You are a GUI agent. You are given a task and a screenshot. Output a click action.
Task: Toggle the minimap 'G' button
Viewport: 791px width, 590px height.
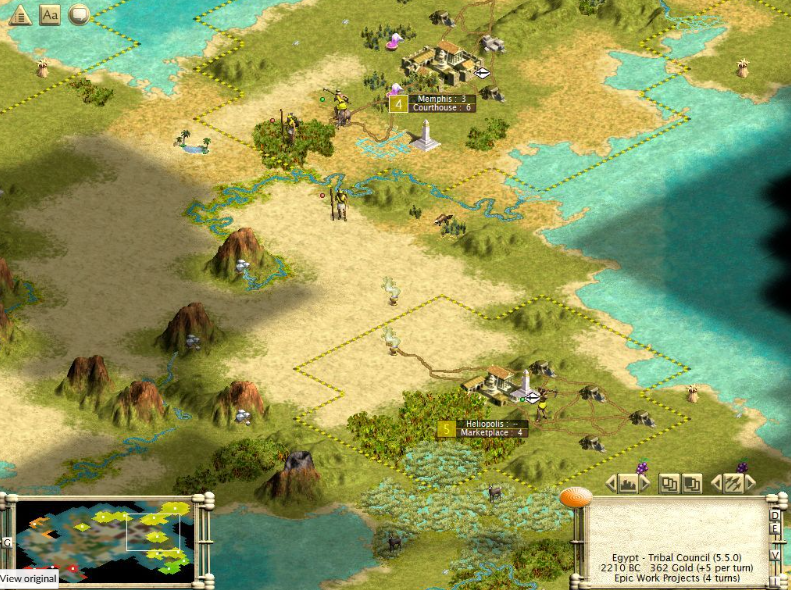[8, 542]
